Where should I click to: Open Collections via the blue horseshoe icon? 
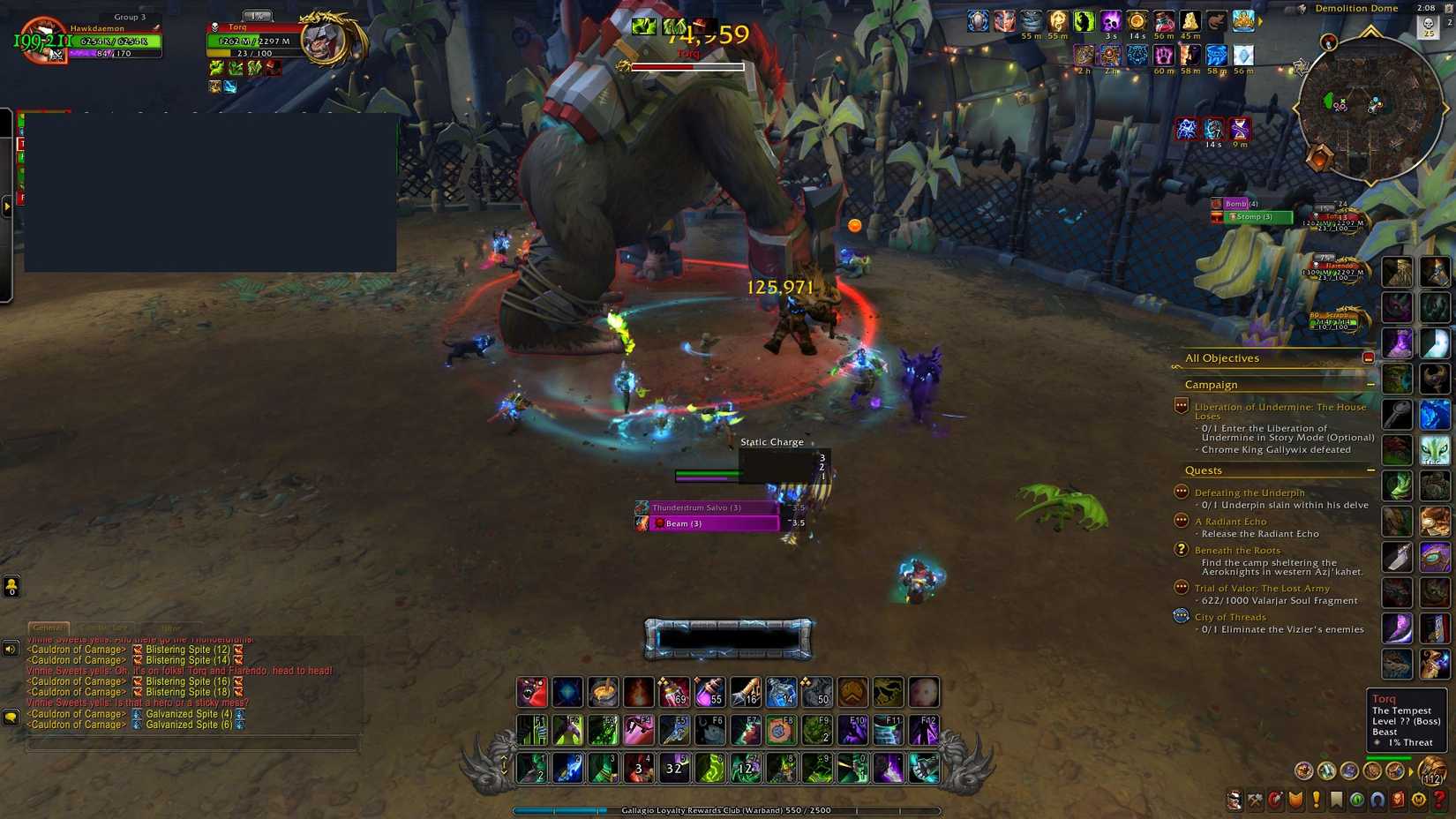coord(1378,800)
